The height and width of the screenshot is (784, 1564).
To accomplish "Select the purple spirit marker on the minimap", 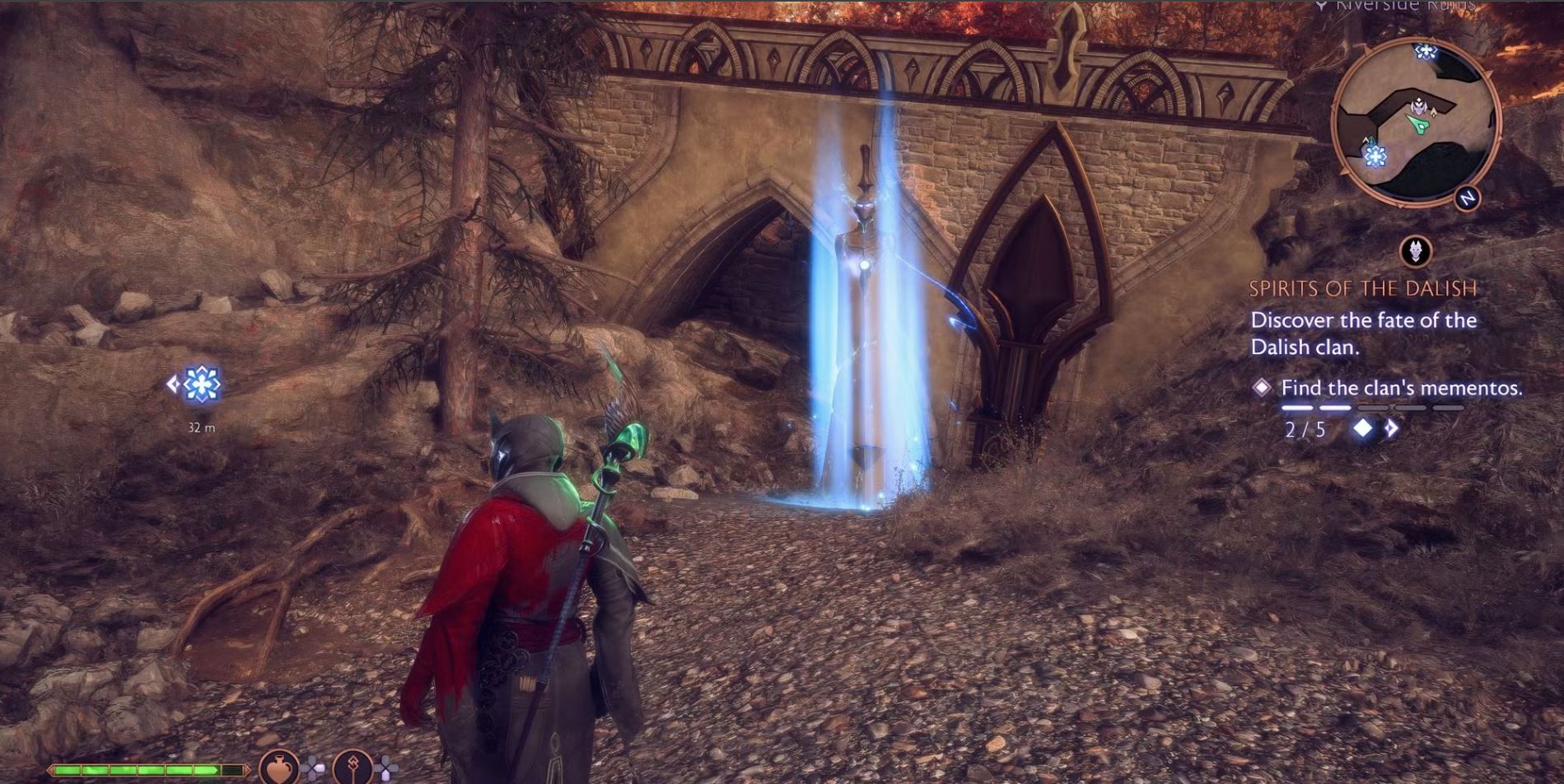I will click(1419, 105).
